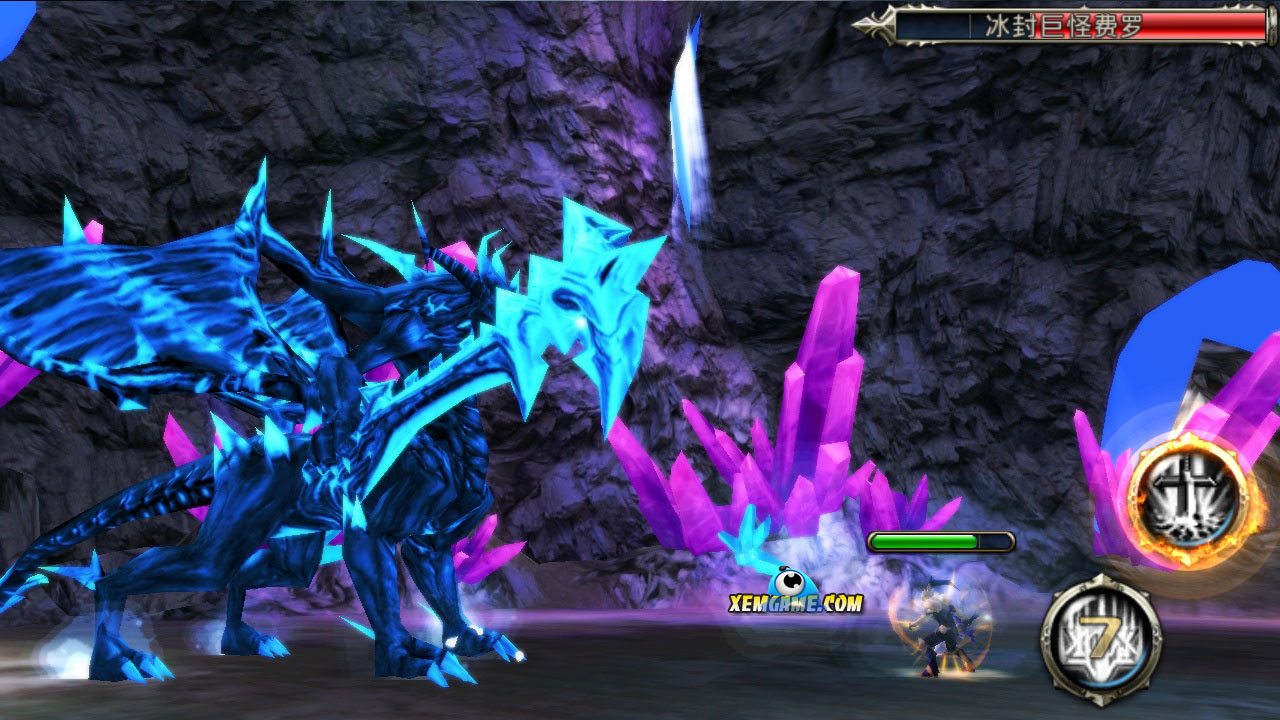The width and height of the screenshot is (1280, 720).
Task: Tap the skill button showing number 7
Action: point(1100,635)
